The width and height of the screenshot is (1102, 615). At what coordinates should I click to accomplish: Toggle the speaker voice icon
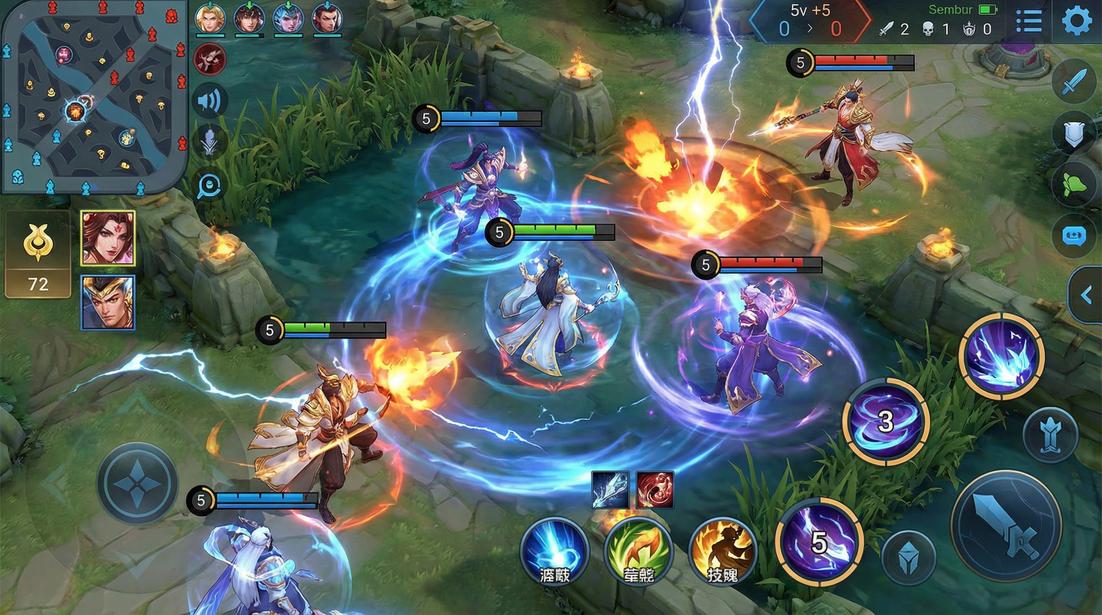tap(210, 100)
